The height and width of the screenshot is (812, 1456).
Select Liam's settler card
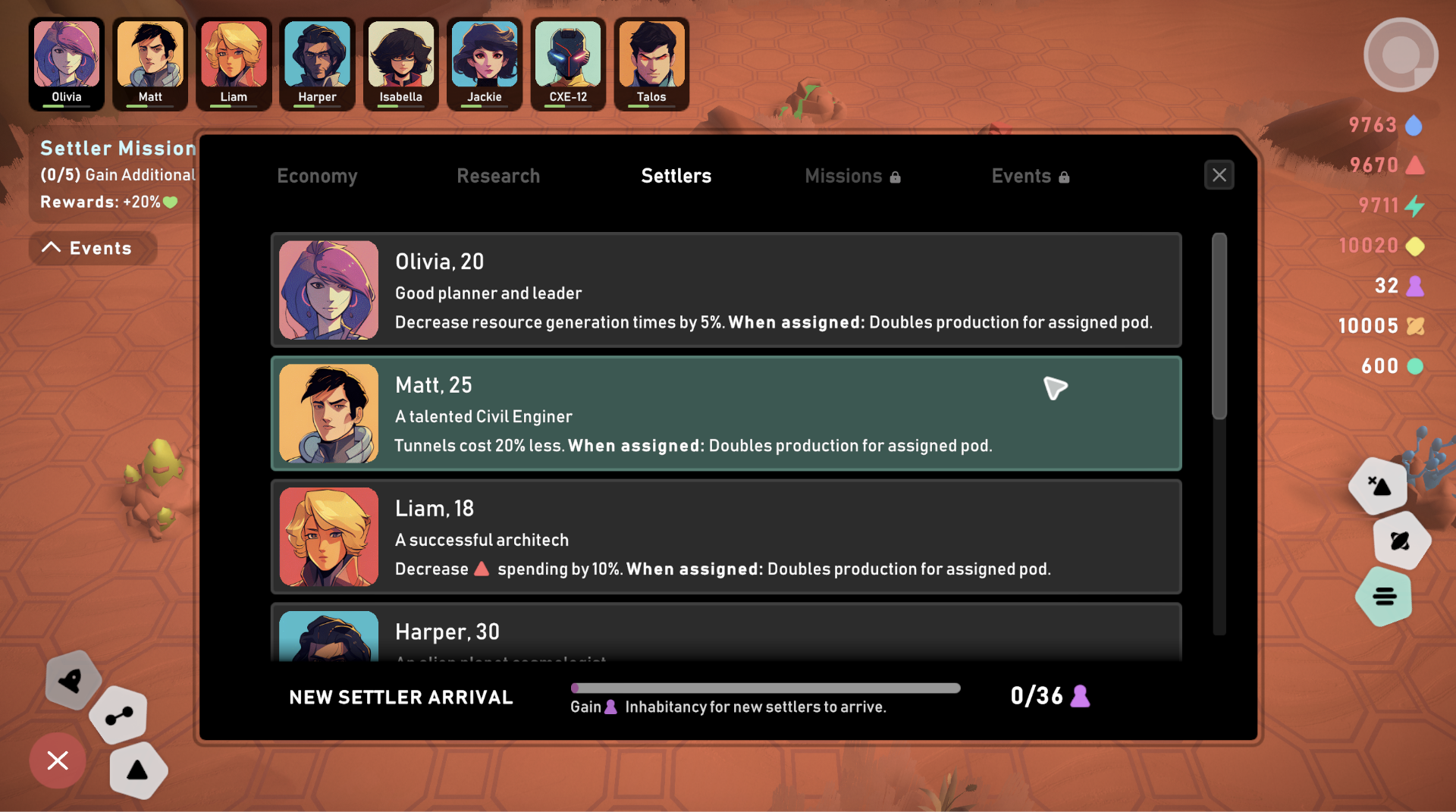(726, 538)
